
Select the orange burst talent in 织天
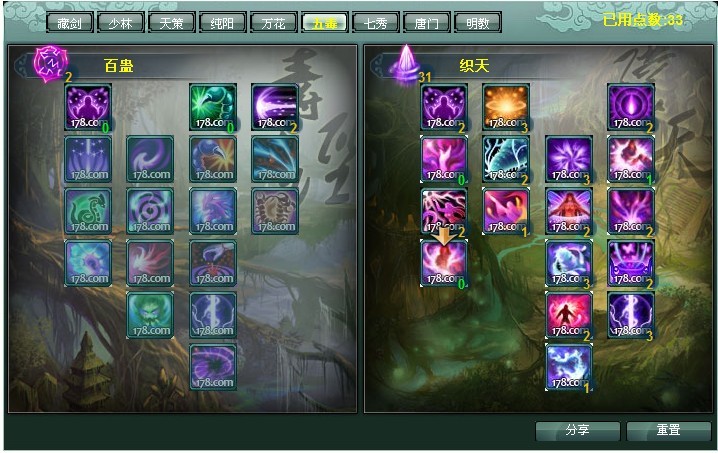[x=506, y=107]
